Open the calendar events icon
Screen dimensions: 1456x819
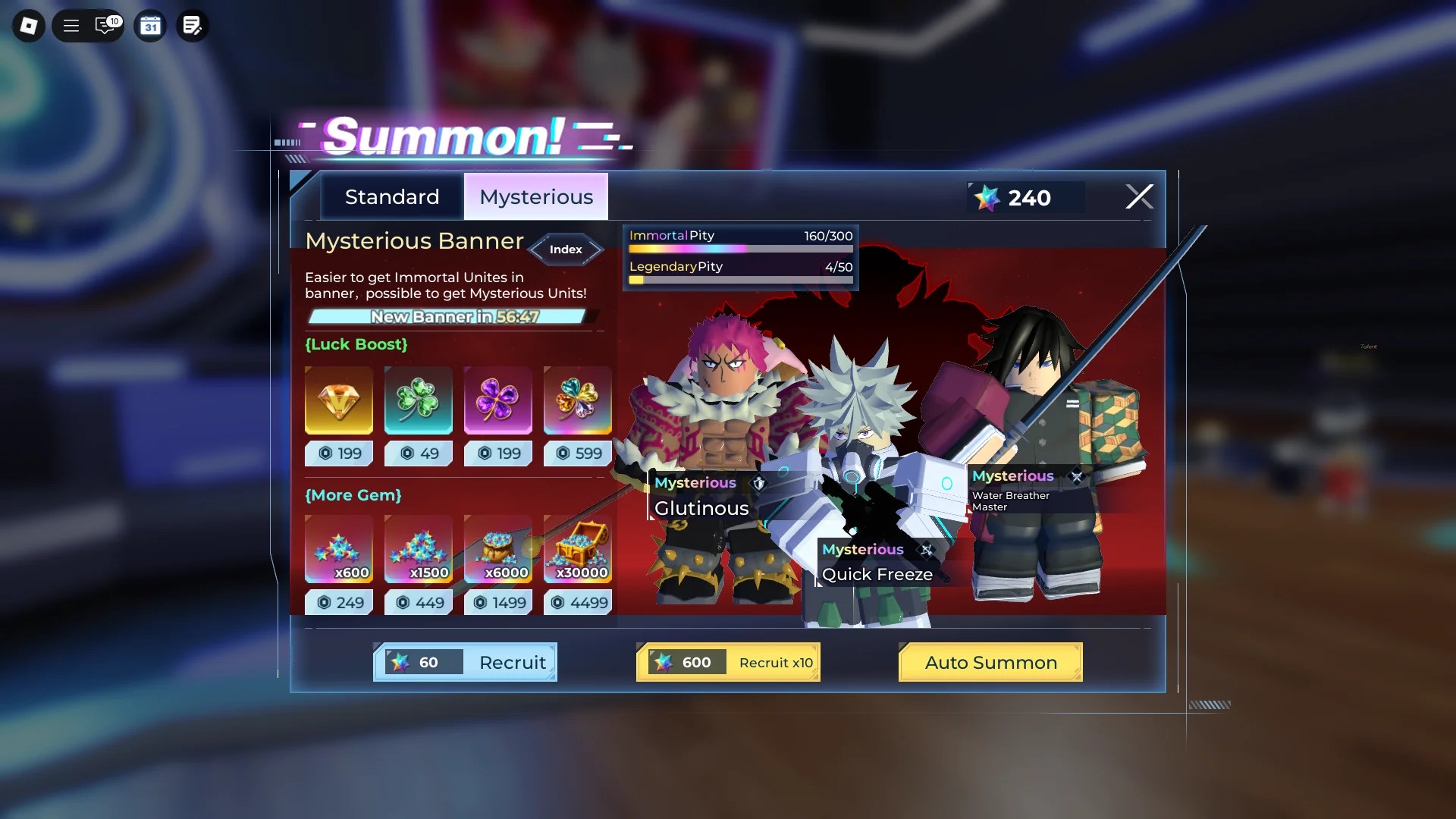coord(150,25)
